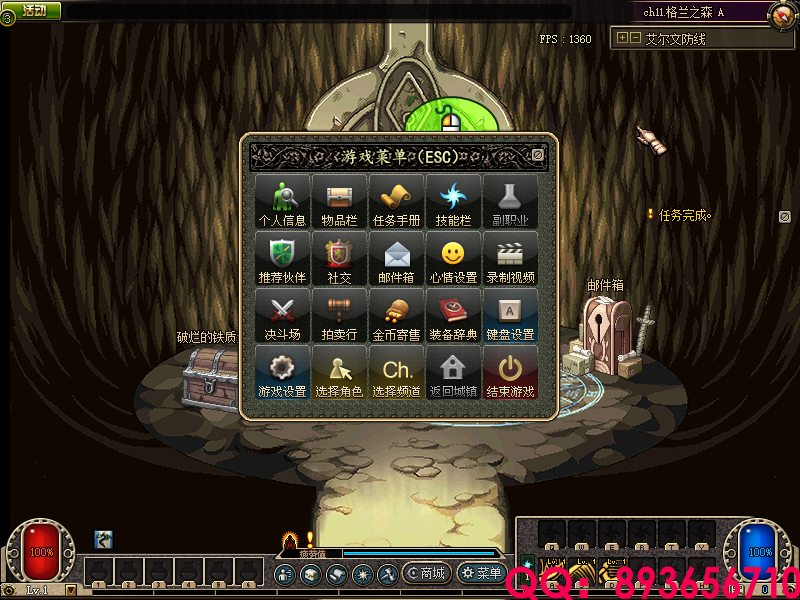This screenshot has height=600, width=800.
Task: Choose 选择角色 to switch character
Action: point(339,372)
